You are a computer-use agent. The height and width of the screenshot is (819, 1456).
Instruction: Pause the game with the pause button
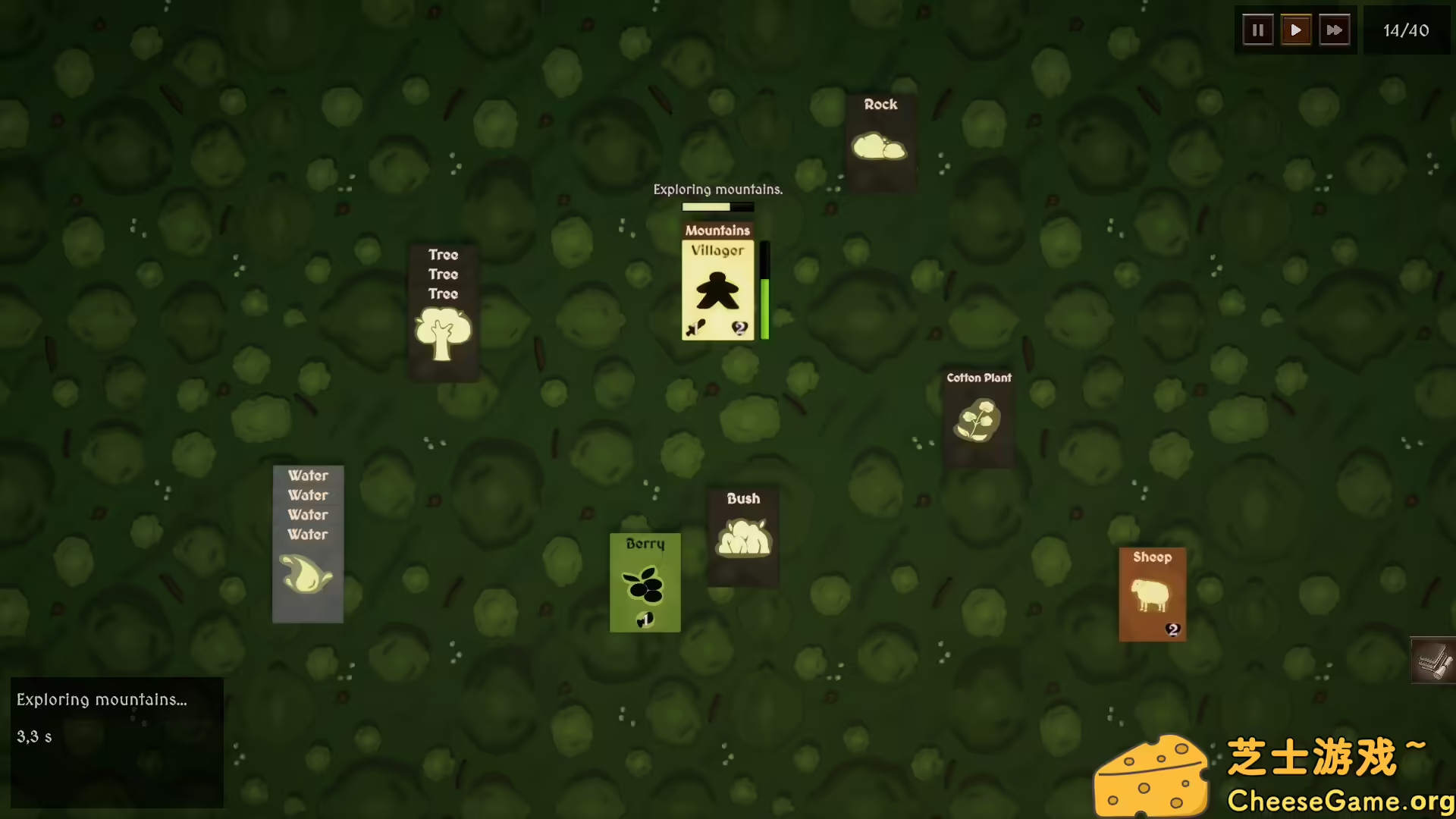[x=1257, y=30]
